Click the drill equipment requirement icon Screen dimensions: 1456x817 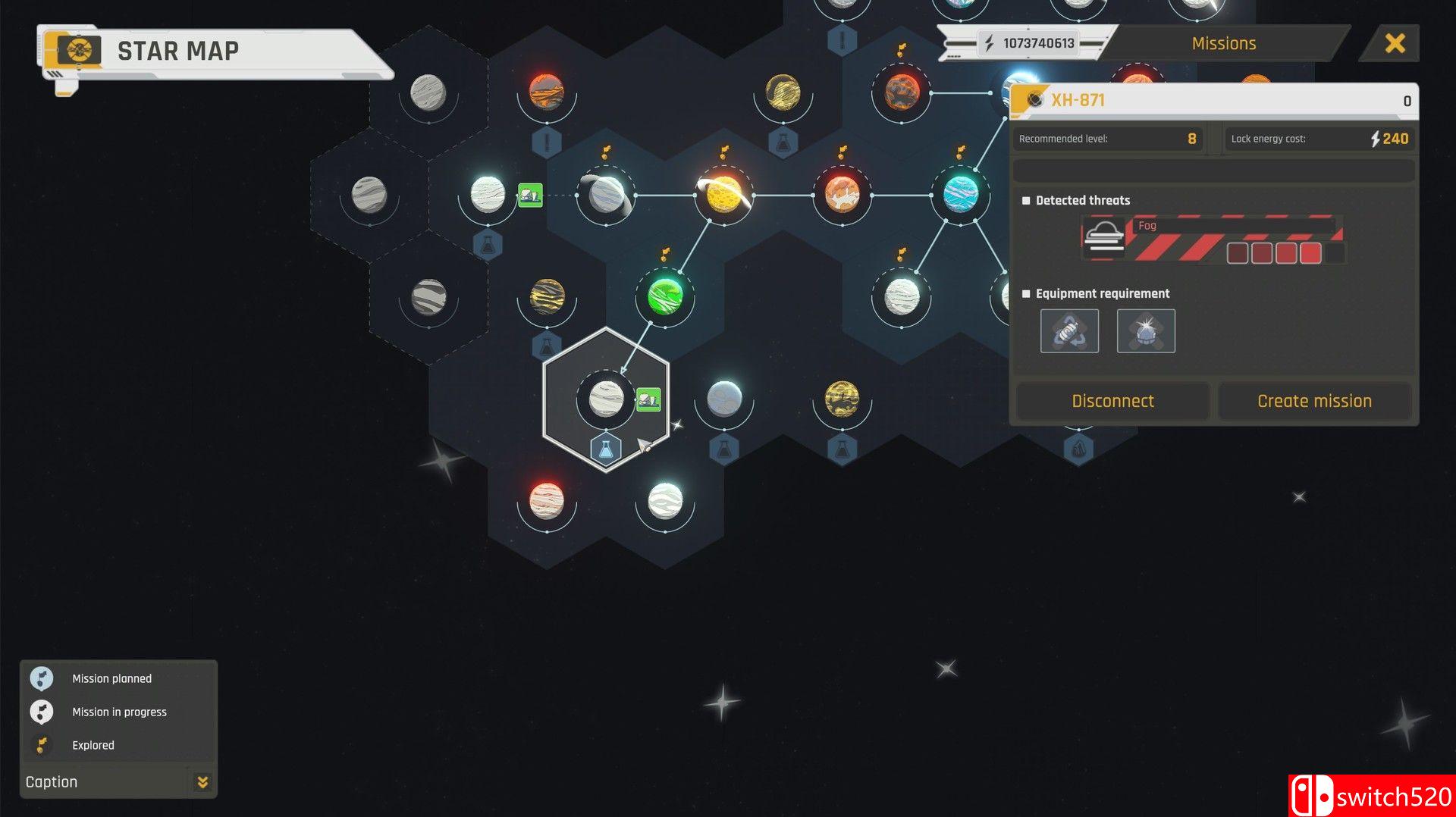pyautogui.click(x=1070, y=330)
